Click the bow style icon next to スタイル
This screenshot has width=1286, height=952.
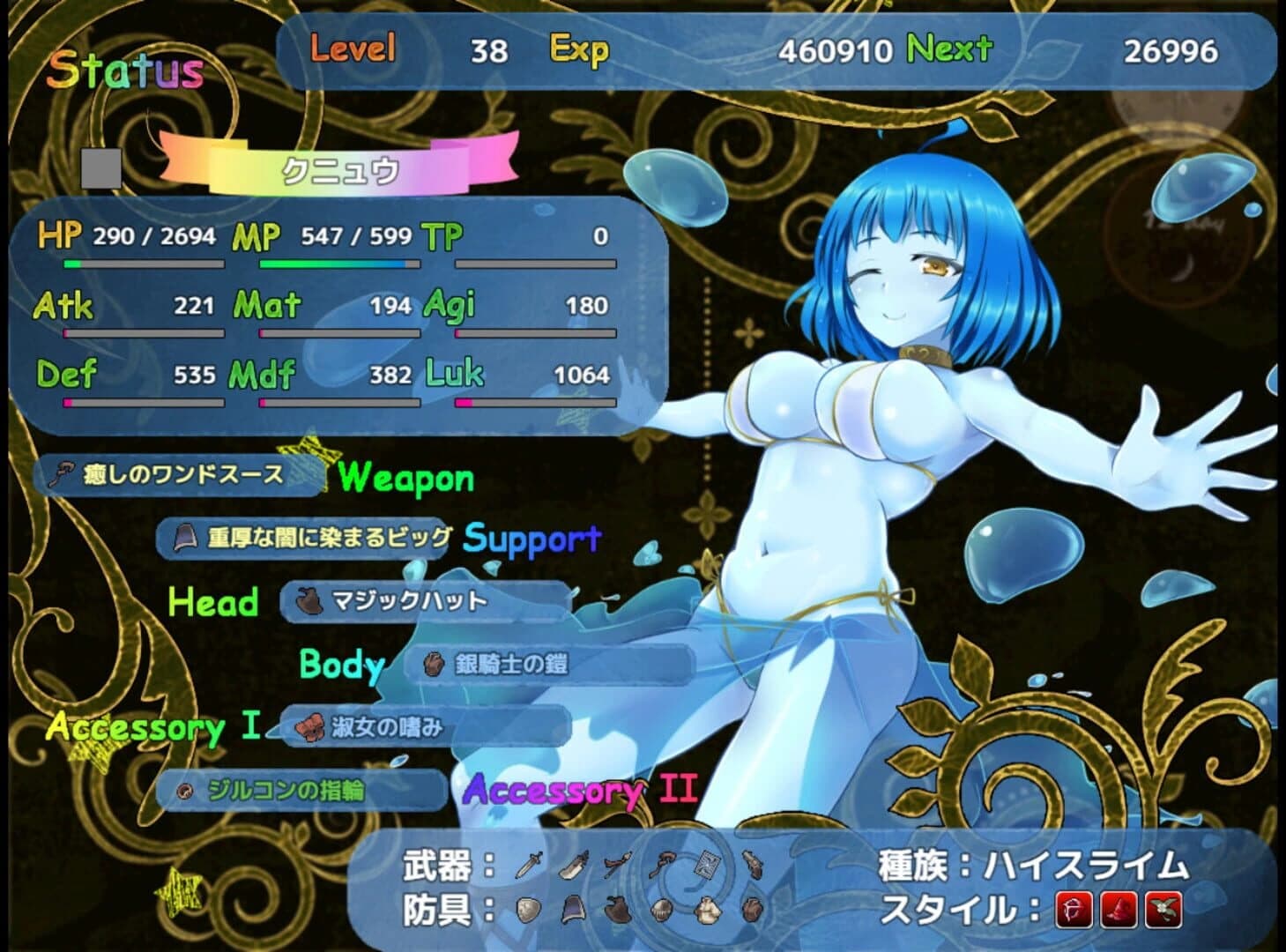tap(1074, 910)
